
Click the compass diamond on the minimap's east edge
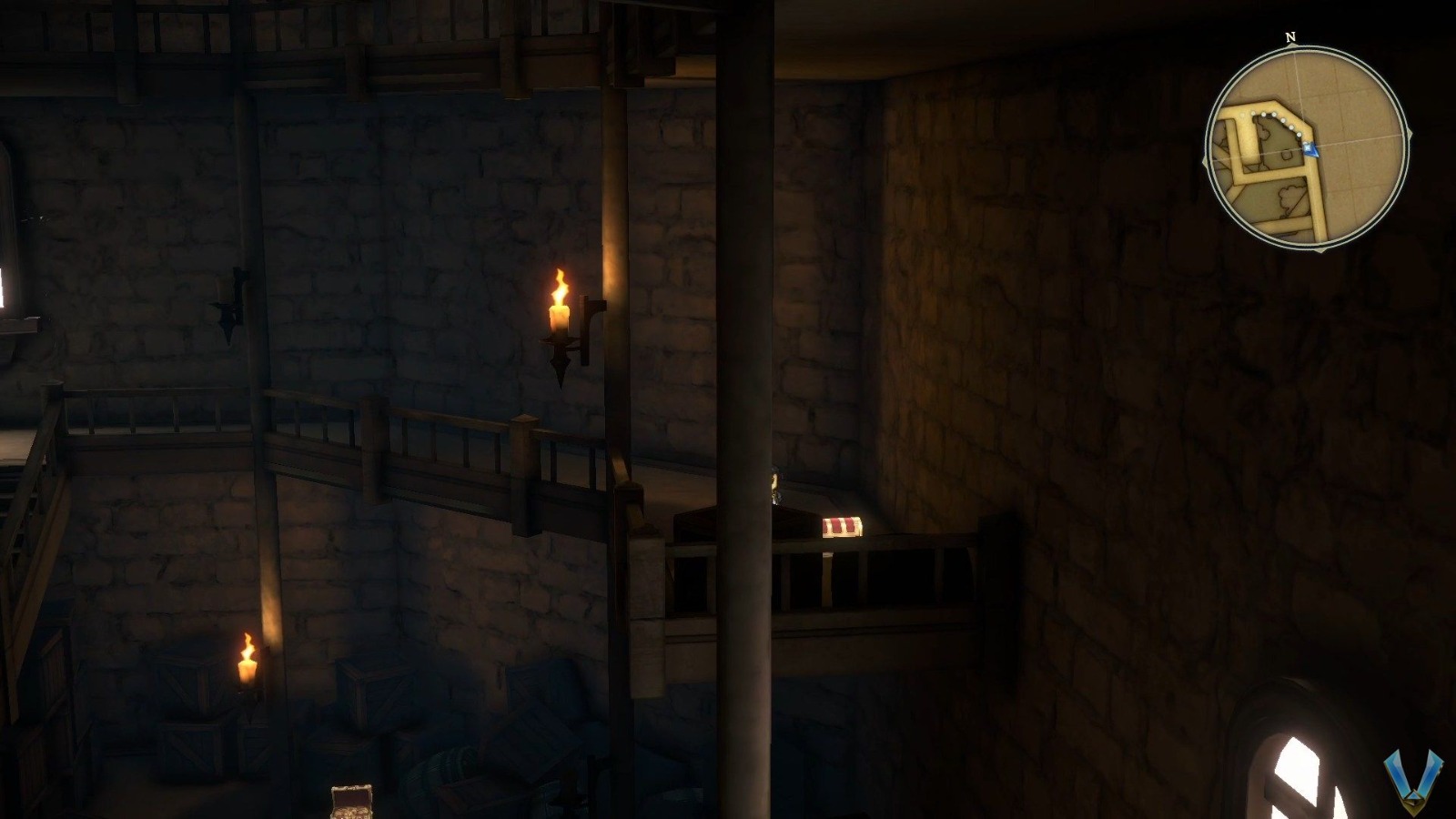(1410, 134)
